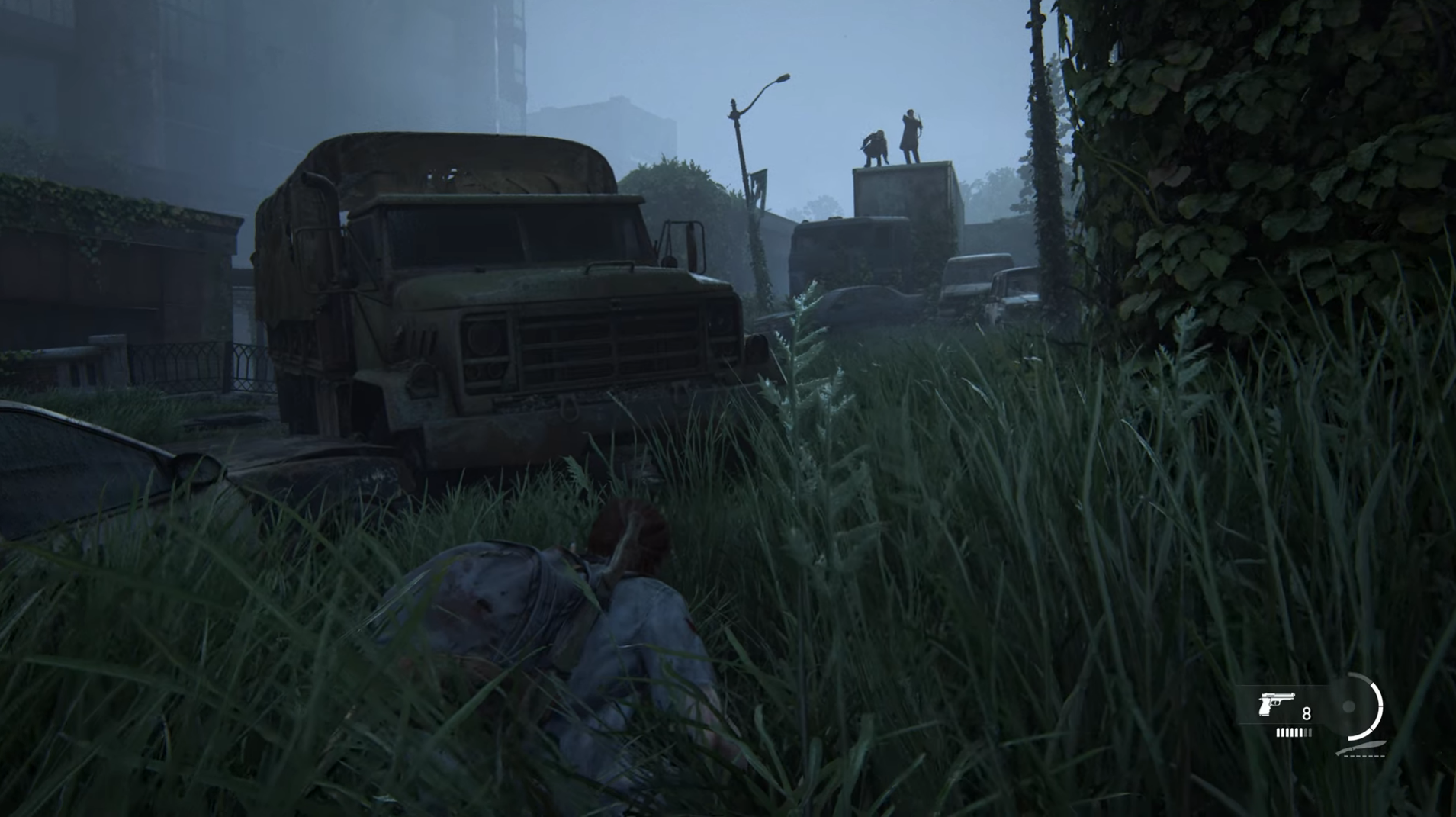Image resolution: width=1456 pixels, height=817 pixels.
Task: Select the equipped pistol weapon icon
Action: click(x=1275, y=705)
